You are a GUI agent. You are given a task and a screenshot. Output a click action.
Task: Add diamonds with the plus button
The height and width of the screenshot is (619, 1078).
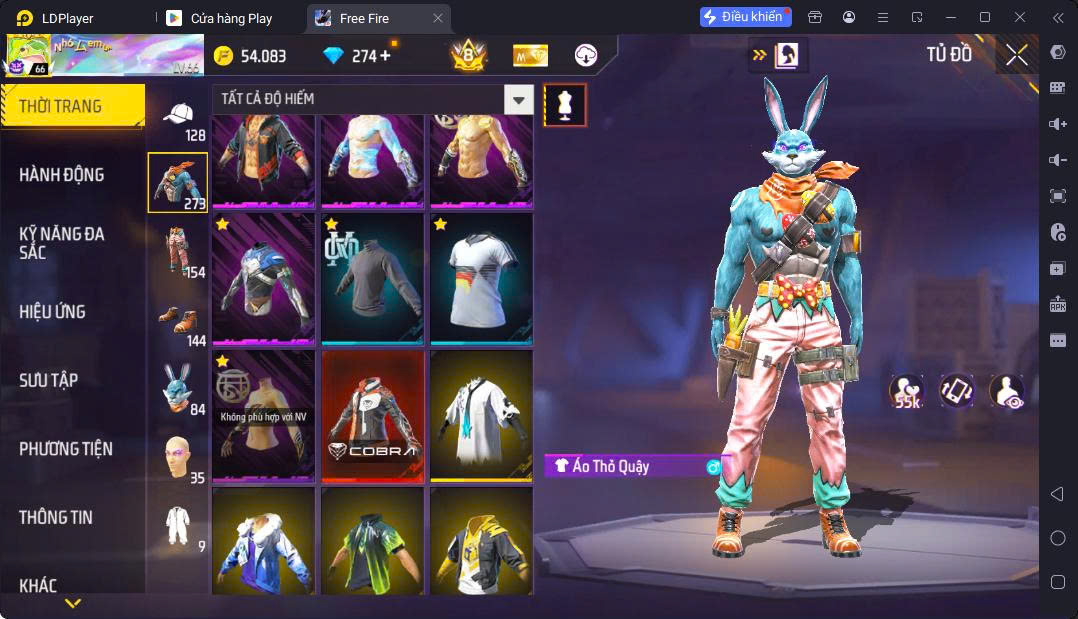pyautogui.click(x=385, y=56)
